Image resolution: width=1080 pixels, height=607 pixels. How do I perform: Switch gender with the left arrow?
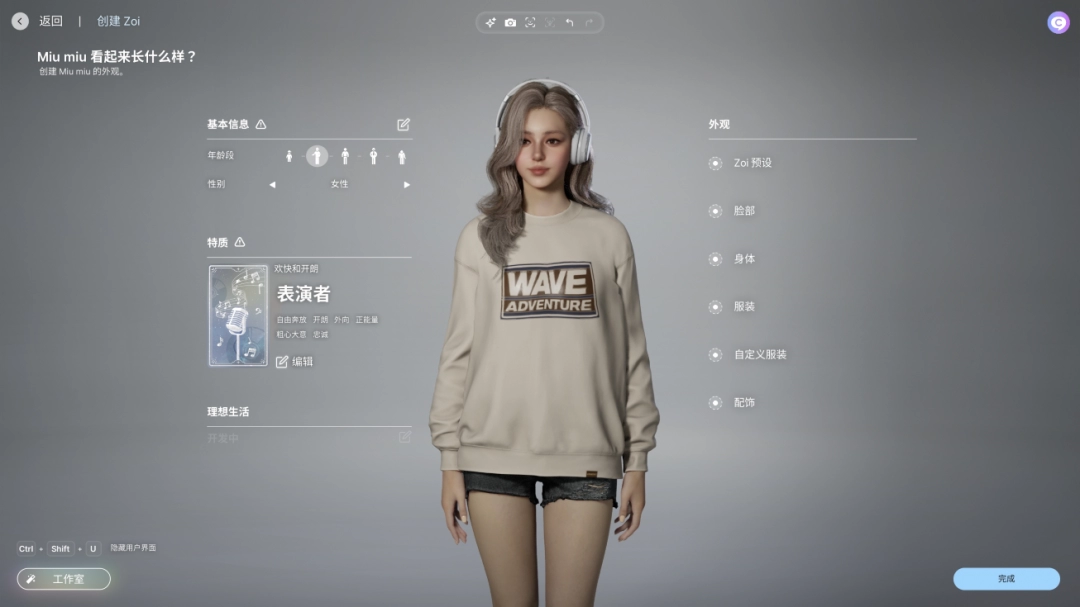click(272, 185)
